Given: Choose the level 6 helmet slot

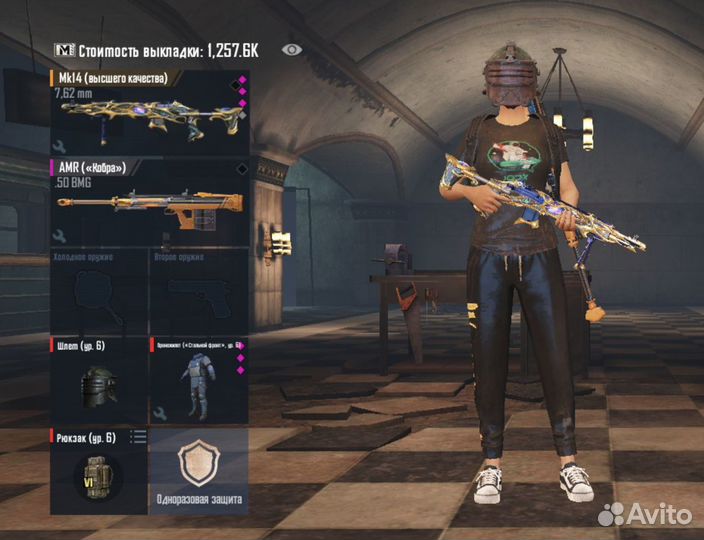Looking at the screenshot, I should [x=98, y=381].
